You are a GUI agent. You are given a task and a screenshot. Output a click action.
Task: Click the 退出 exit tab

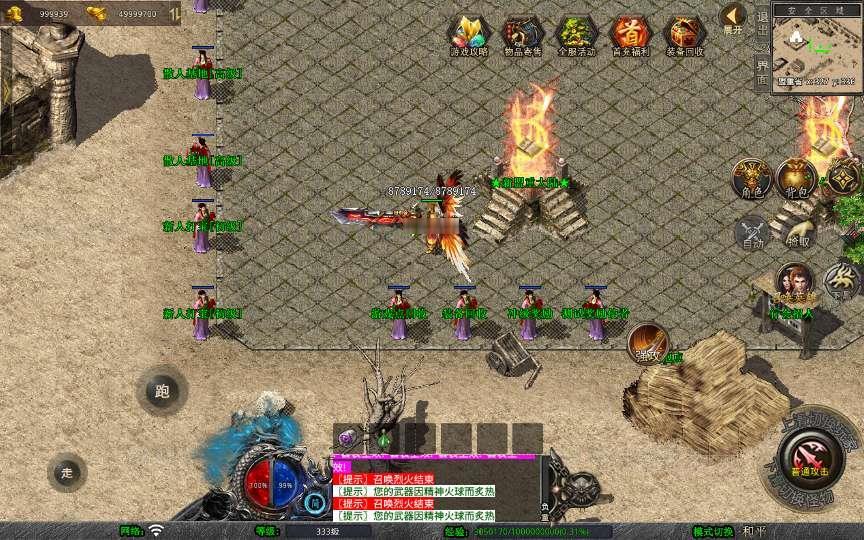point(762,22)
